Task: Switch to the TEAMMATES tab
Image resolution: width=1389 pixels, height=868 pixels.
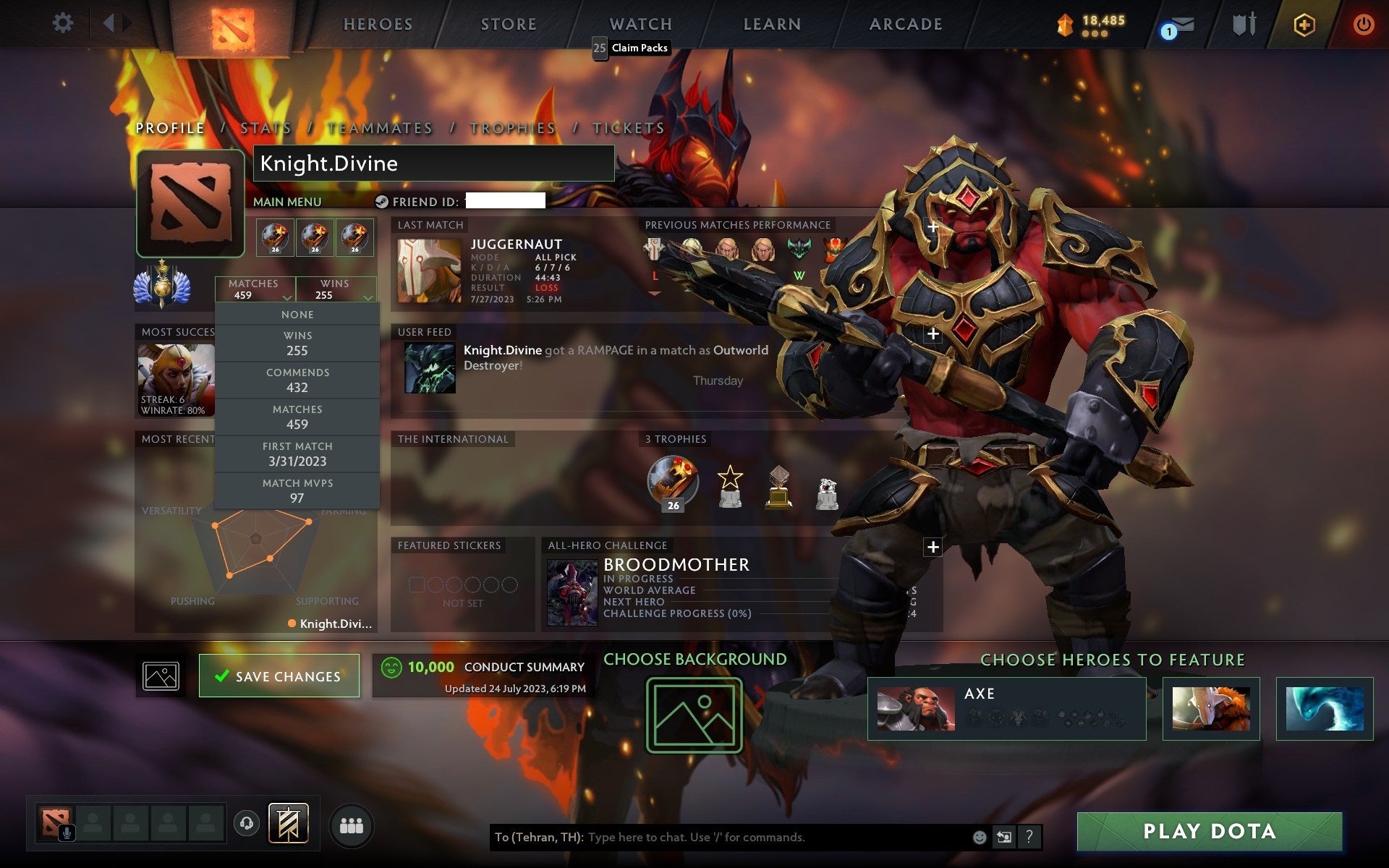Action: click(379, 128)
